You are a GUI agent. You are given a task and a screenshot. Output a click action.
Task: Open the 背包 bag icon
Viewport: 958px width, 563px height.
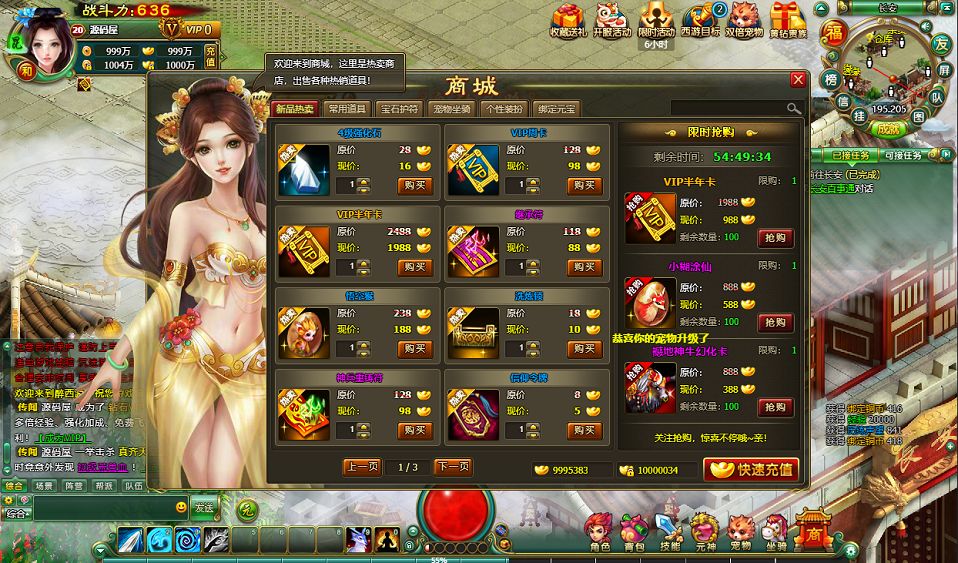[634, 531]
